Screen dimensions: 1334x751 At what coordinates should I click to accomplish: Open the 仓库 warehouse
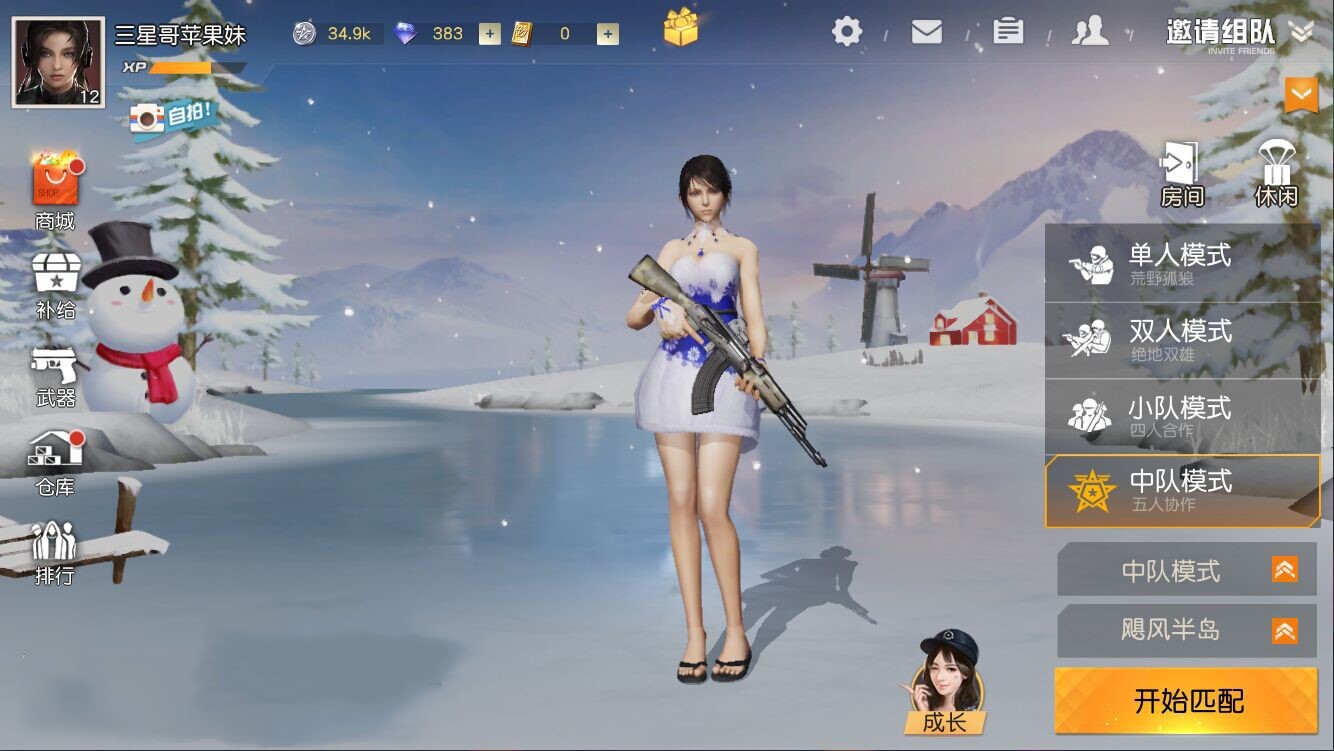click(55, 463)
